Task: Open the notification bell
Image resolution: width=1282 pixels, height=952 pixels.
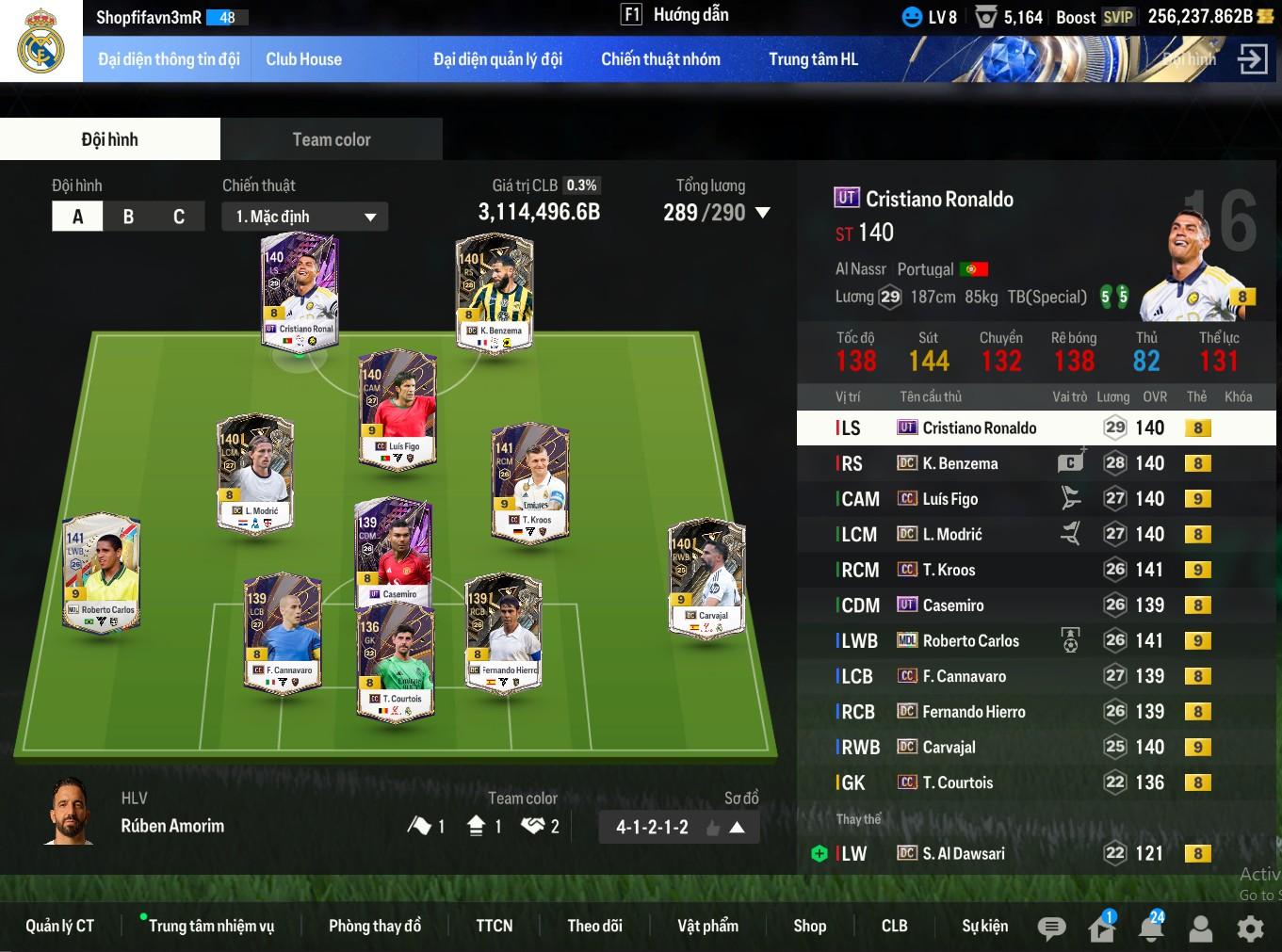Action: point(1151,928)
